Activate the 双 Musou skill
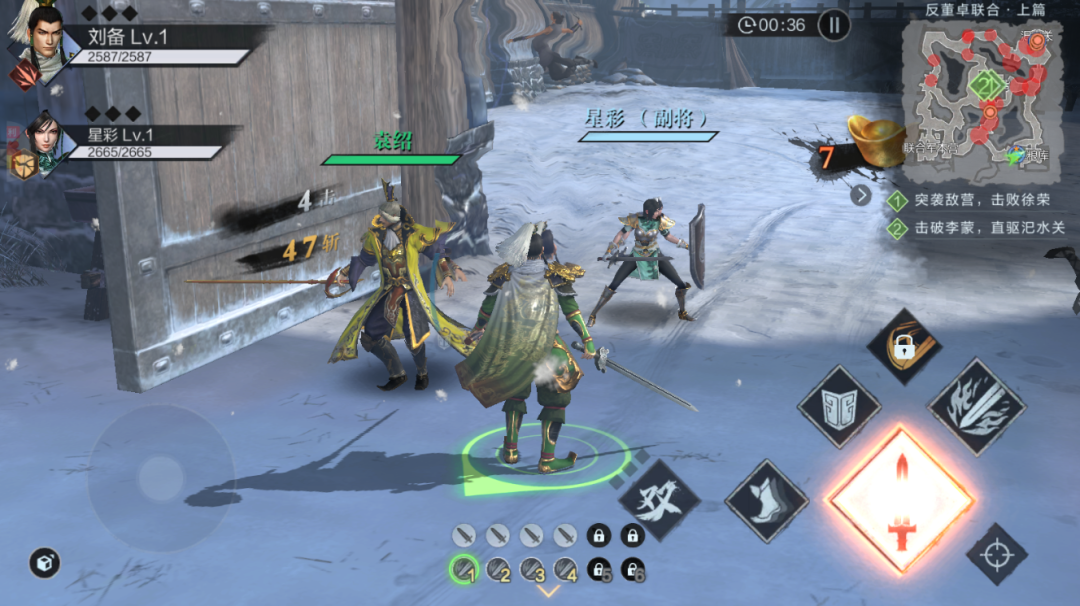1080x606 pixels. click(x=660, y=496)
